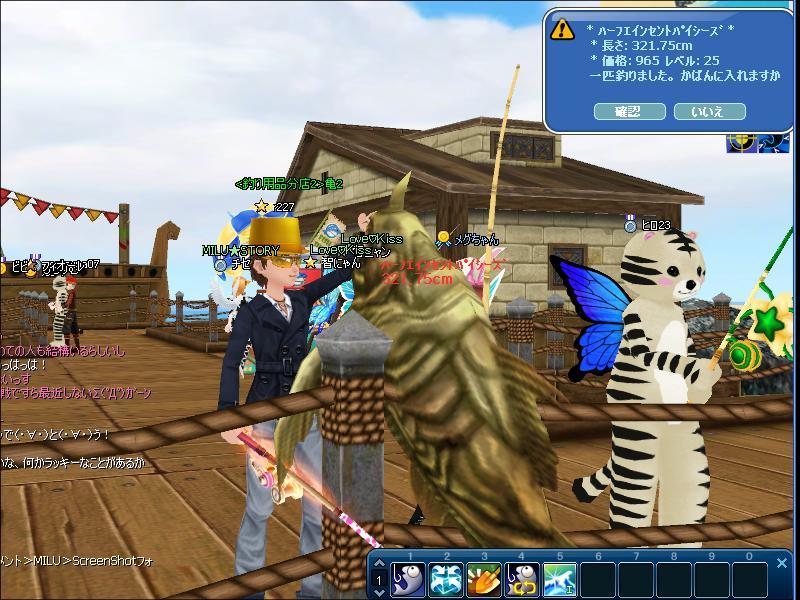Screen dimensions: 800x600
Task: Use the fish-on-hook skill in slot 1
Action: pos(407,579)
